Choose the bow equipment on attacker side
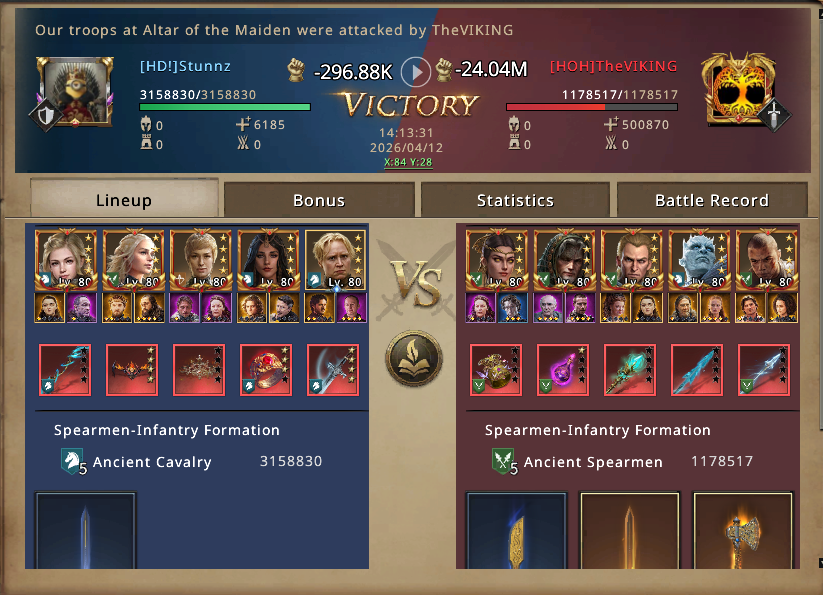 point(65,370)
